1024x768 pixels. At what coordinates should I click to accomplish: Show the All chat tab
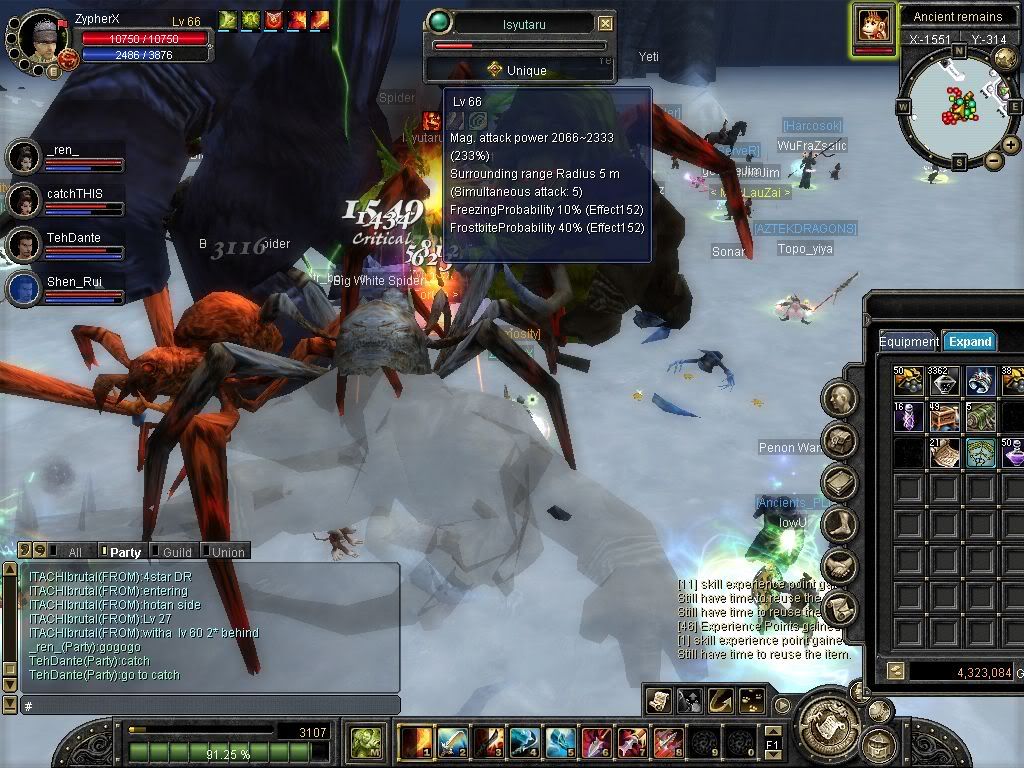73,551
